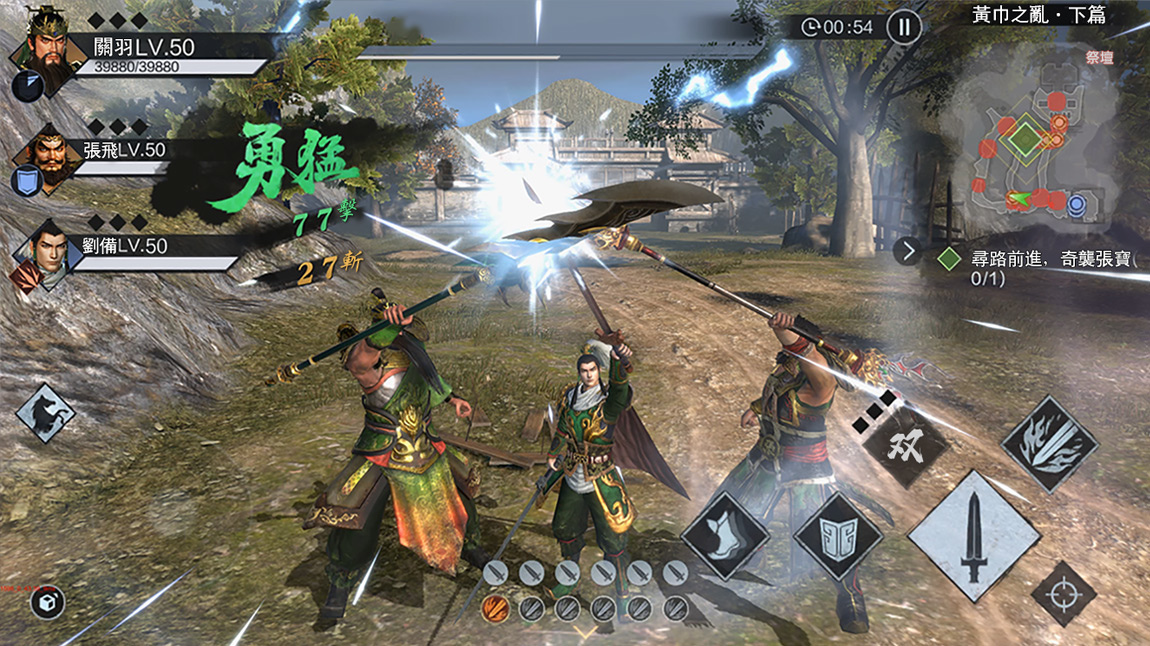Tap the main sword attack button
1150x646 pixels.
(x=973, y=537)
